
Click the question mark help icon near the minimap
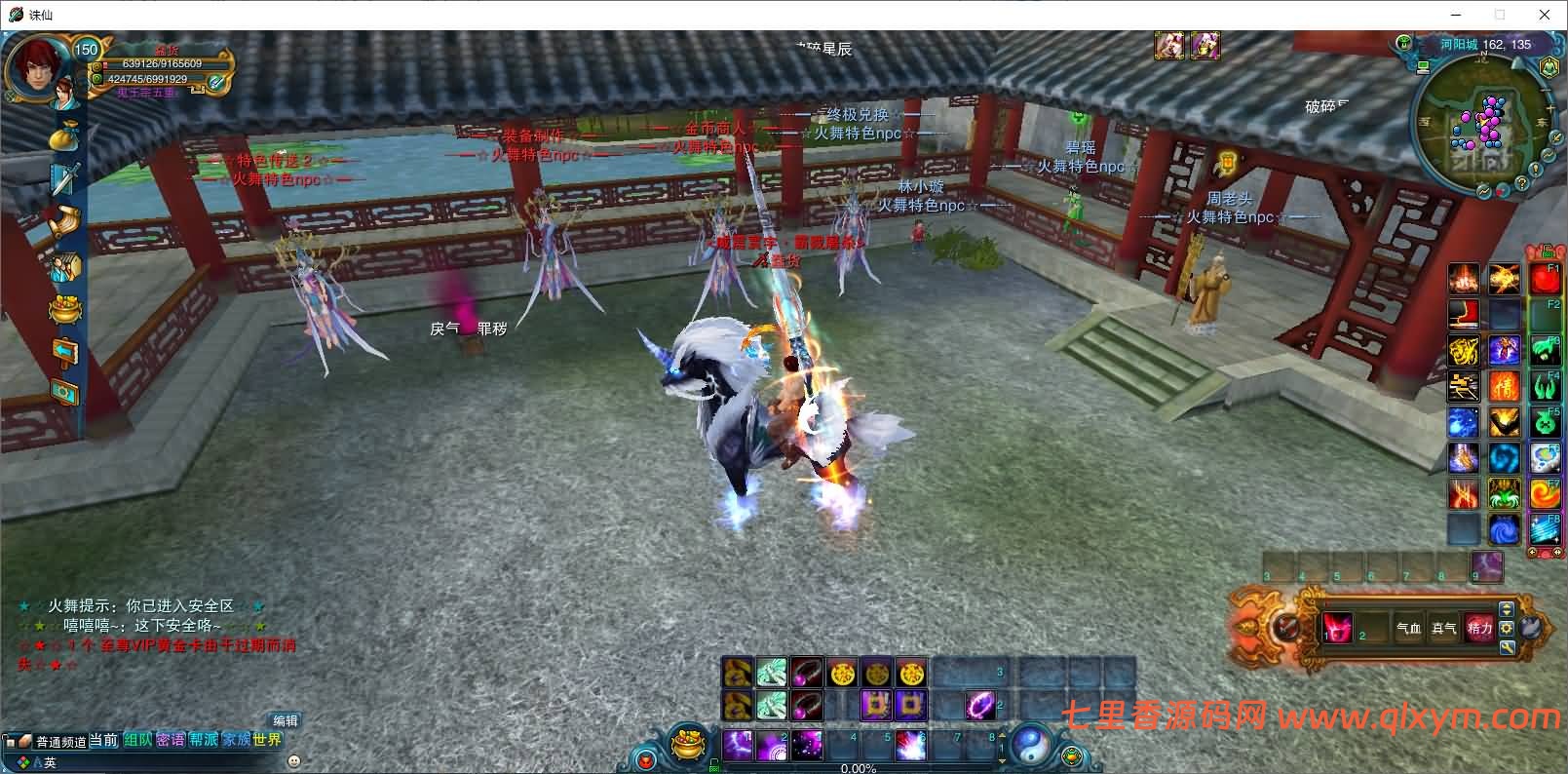point(1522,183)
